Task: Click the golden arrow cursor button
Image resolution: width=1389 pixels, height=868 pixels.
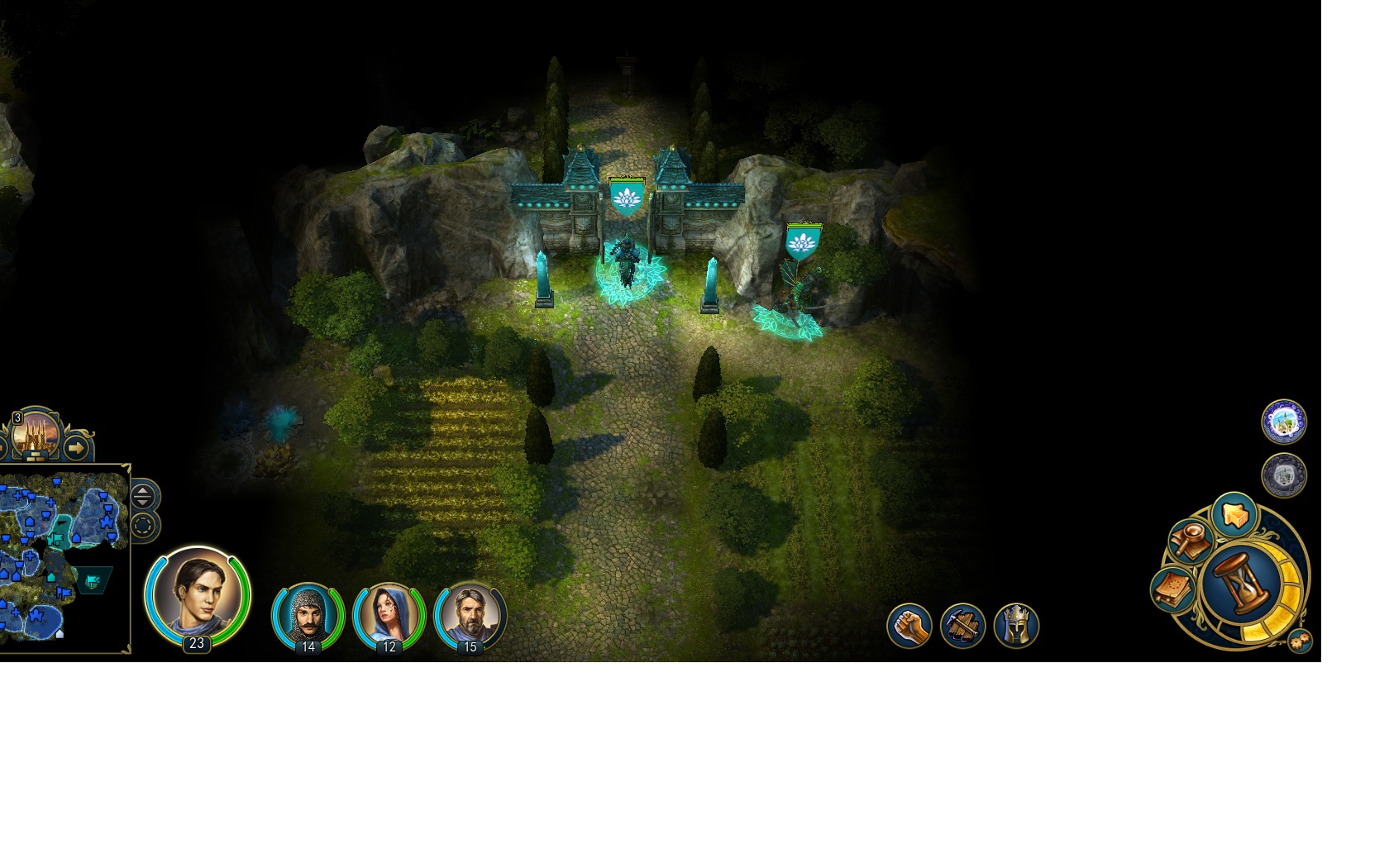Action: [1234, 514]
